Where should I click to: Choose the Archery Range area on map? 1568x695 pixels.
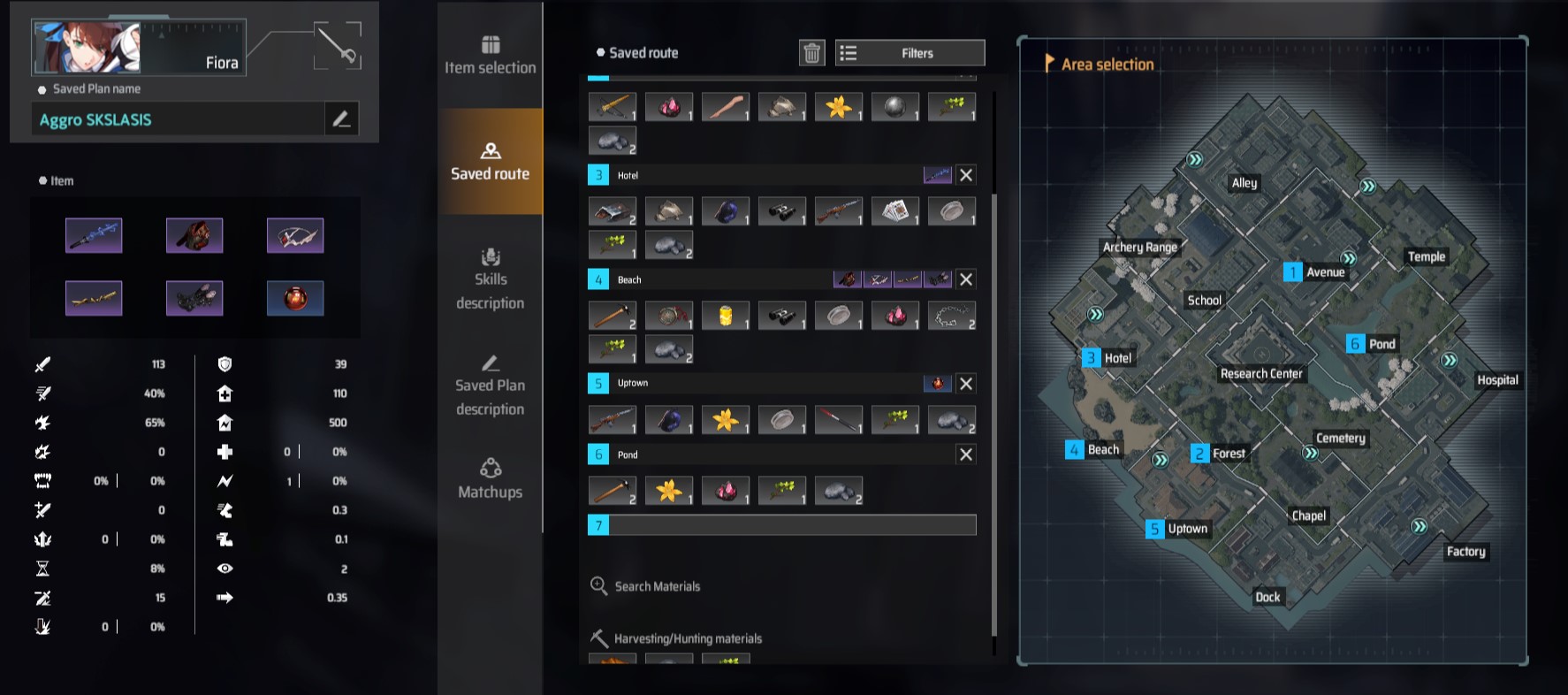[1139, 248]
